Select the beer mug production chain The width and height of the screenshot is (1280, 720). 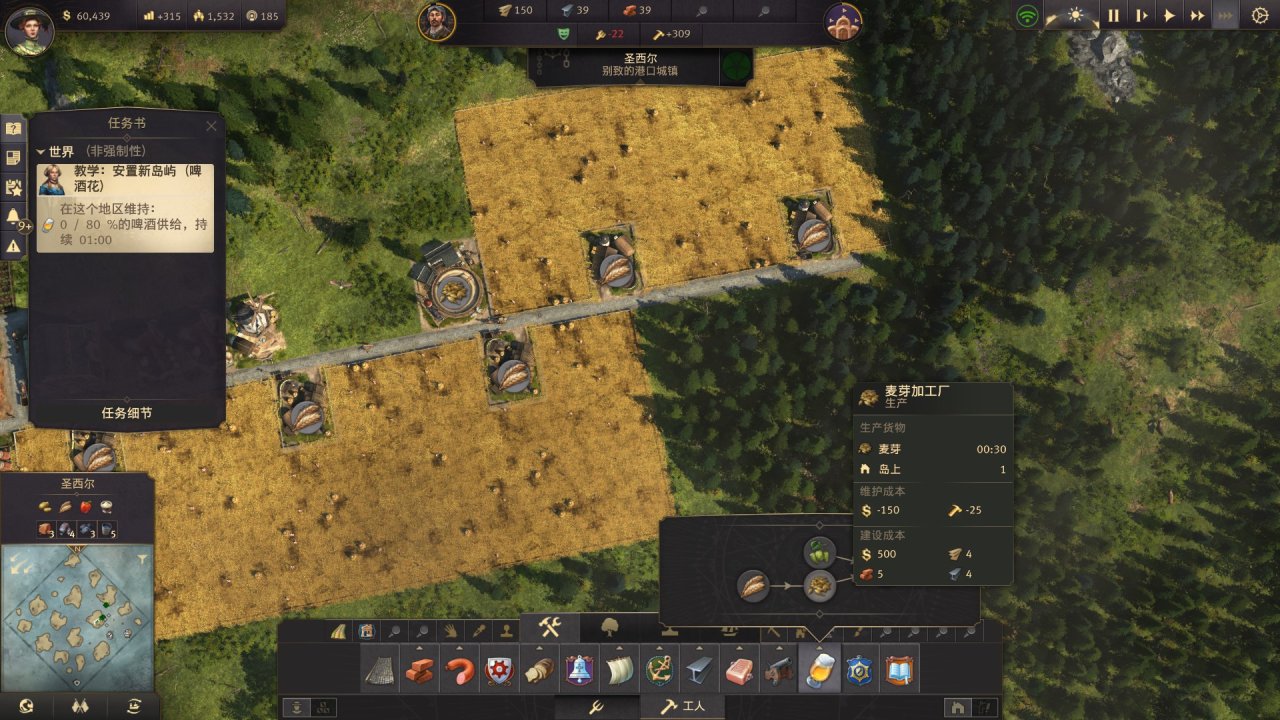point(818,670)
